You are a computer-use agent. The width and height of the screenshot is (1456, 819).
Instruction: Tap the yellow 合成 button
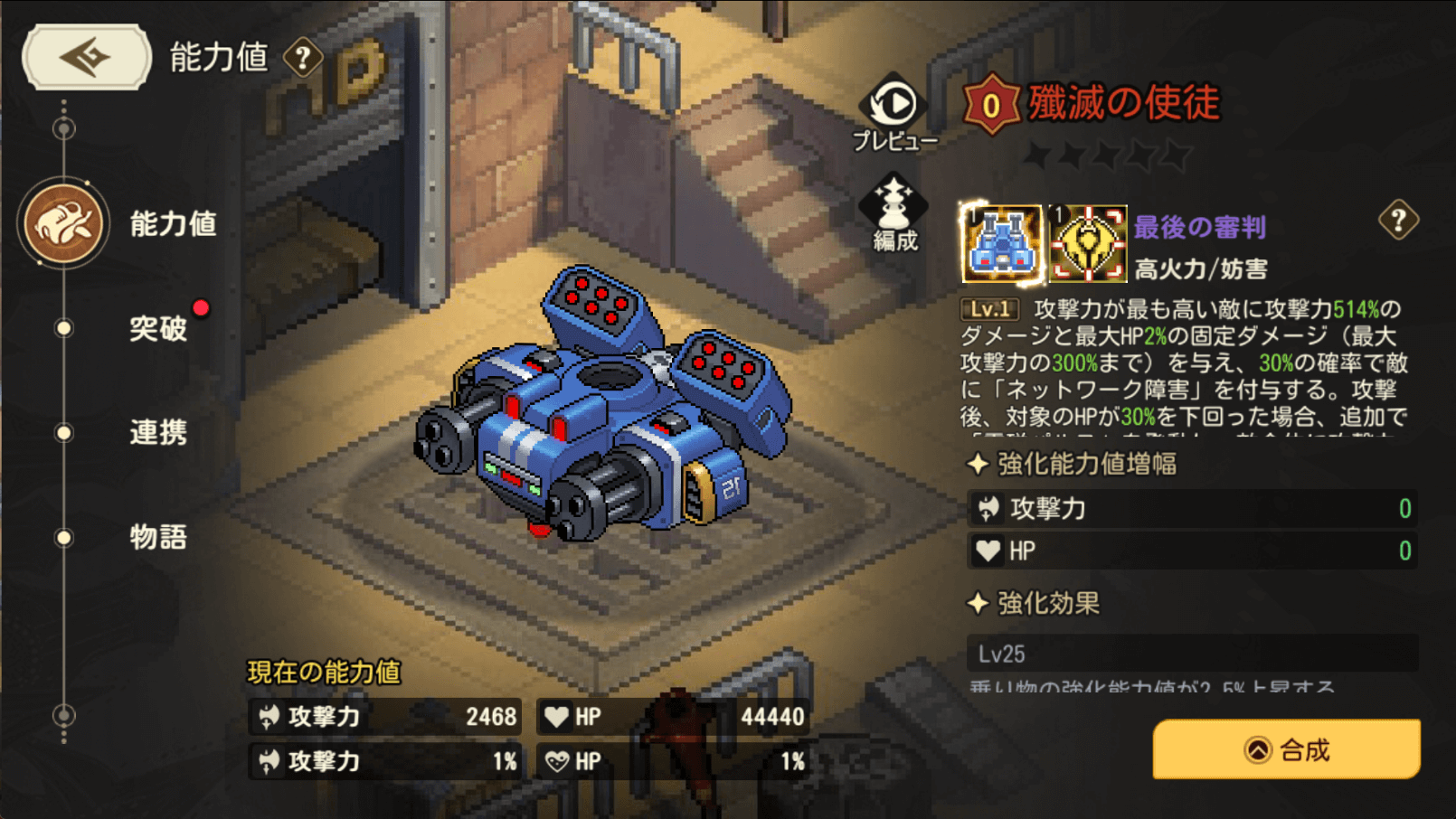click(1286, 749)
